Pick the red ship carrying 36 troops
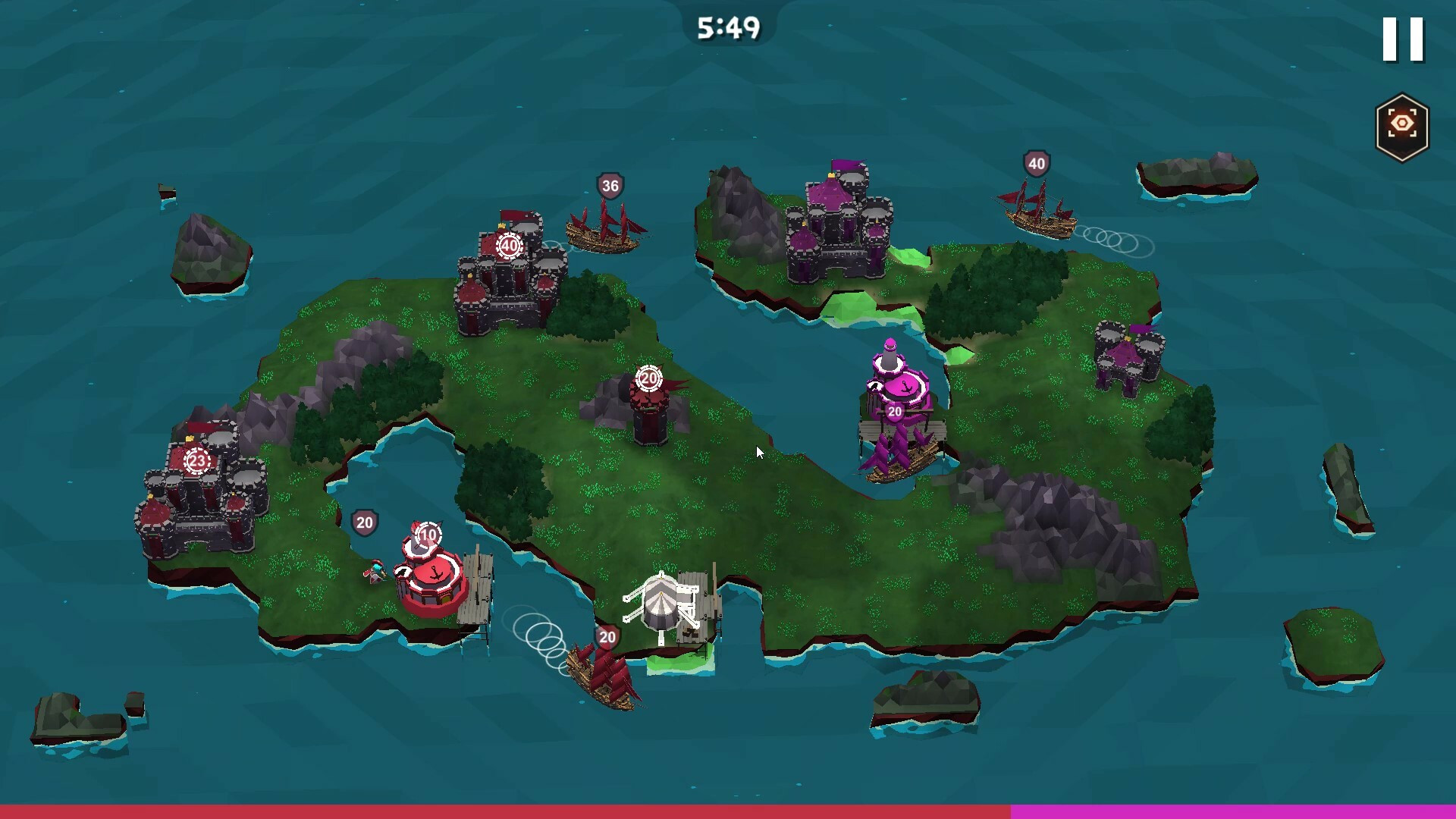The height and width of the screenshot is (819, 1456). pyautogui.click(x=604, y=226)
